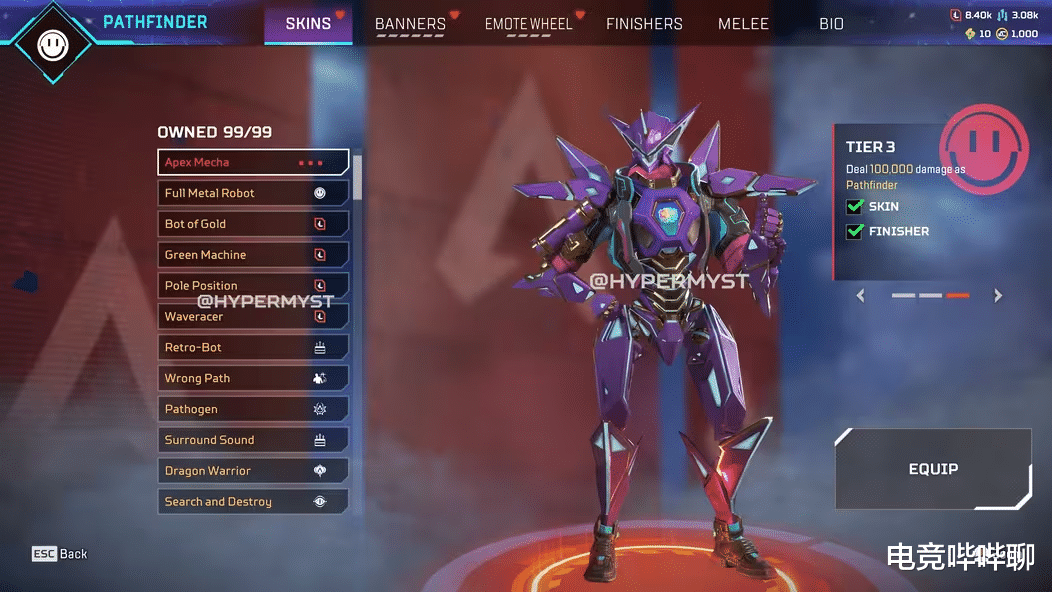Open the Emote Wheel tab

click(x=528, y=24)
